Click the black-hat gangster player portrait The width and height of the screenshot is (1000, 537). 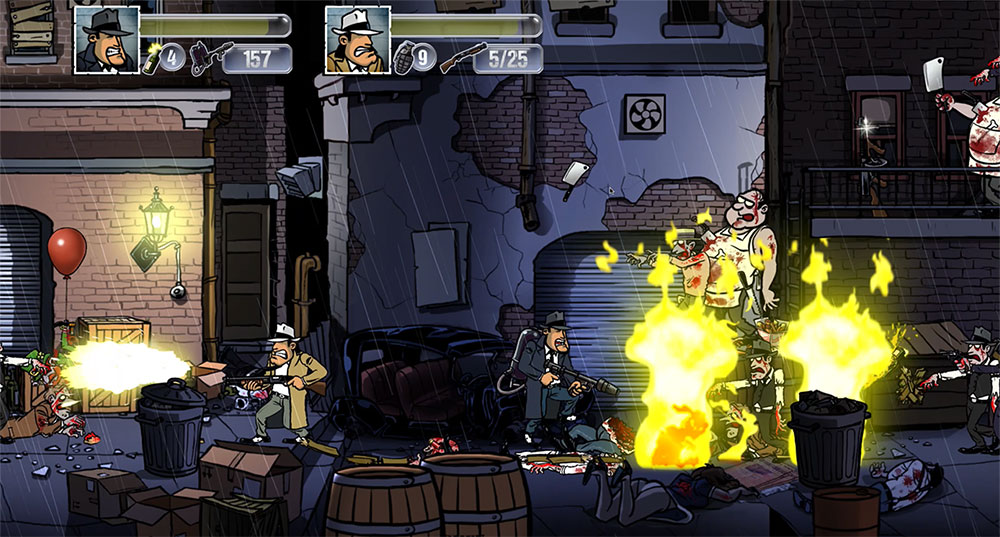click(106, 40)
